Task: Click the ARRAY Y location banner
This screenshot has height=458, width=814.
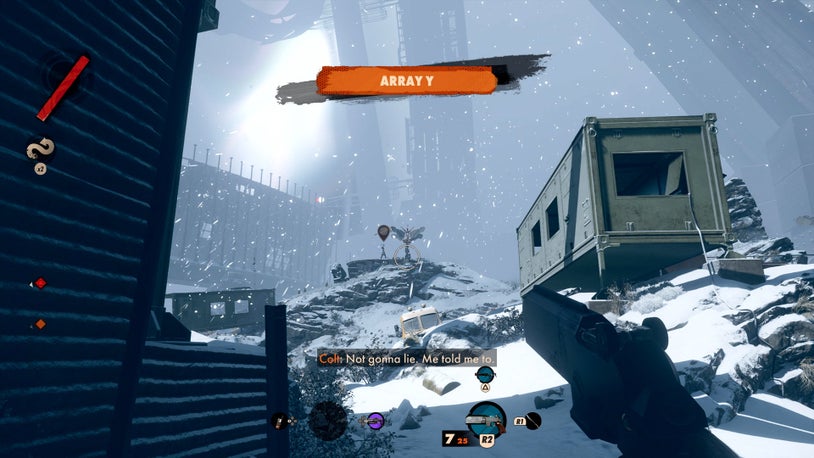Action: pyautogui.click(x=407, y=81)
